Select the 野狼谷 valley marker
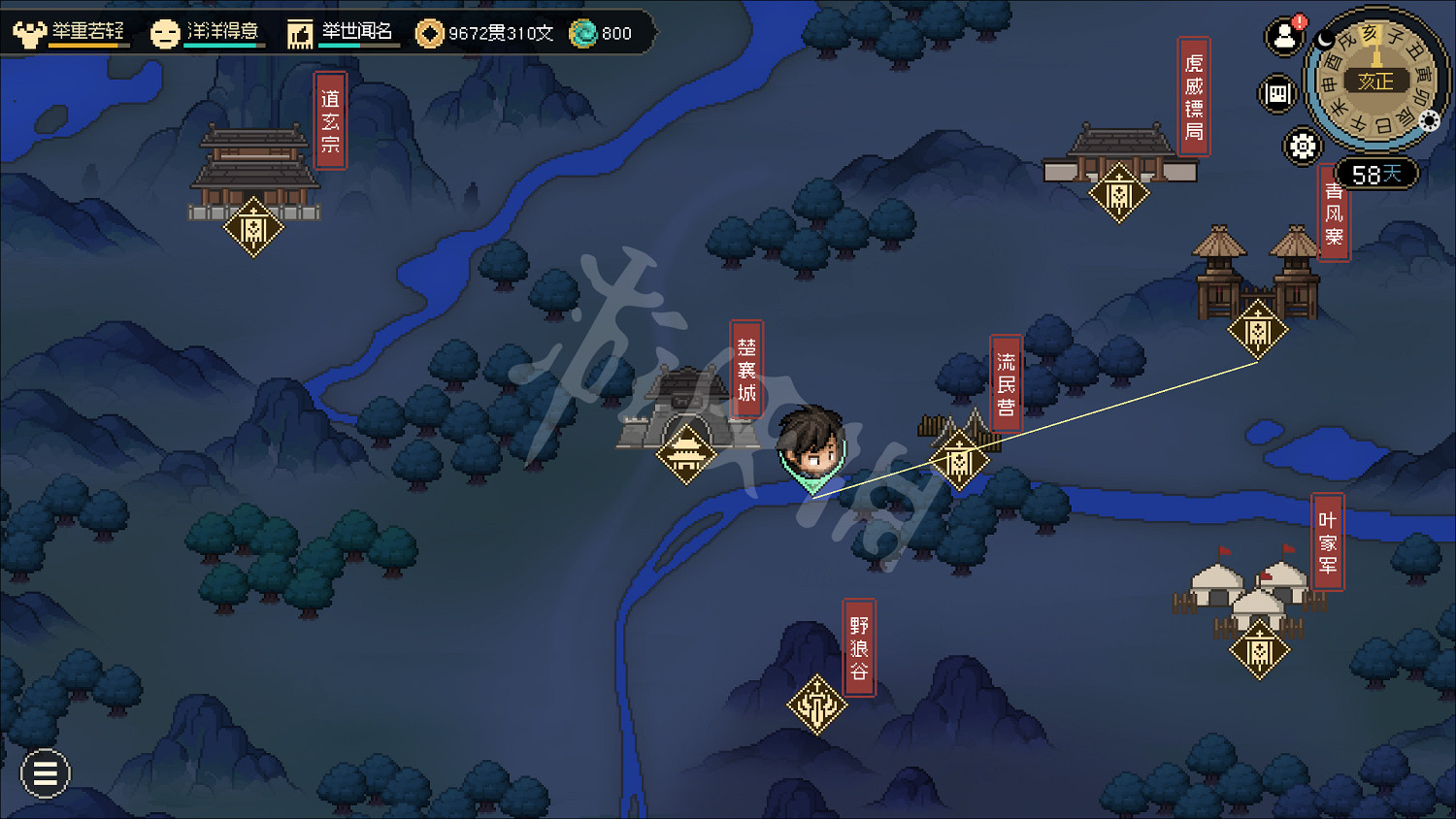The height and width of the screenshot is (819, 1456). [x=816, y=704]
